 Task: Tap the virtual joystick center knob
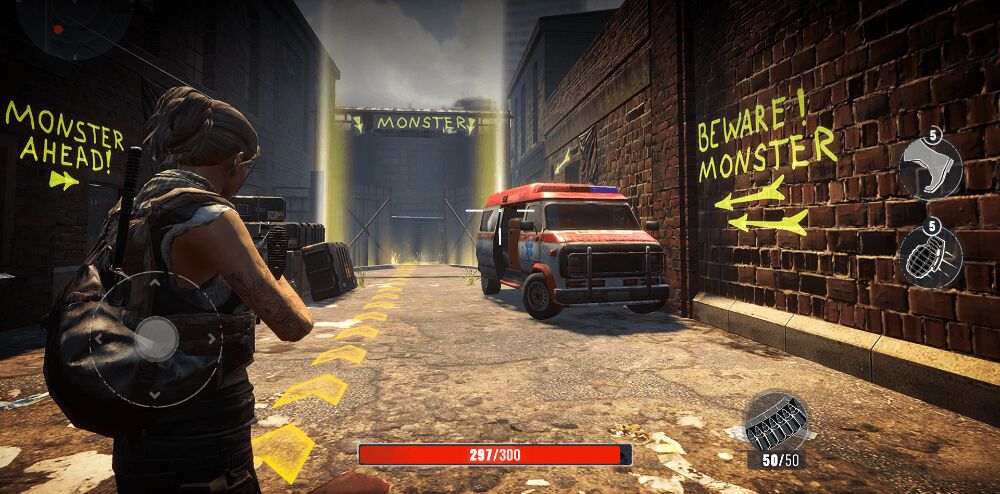156,339
